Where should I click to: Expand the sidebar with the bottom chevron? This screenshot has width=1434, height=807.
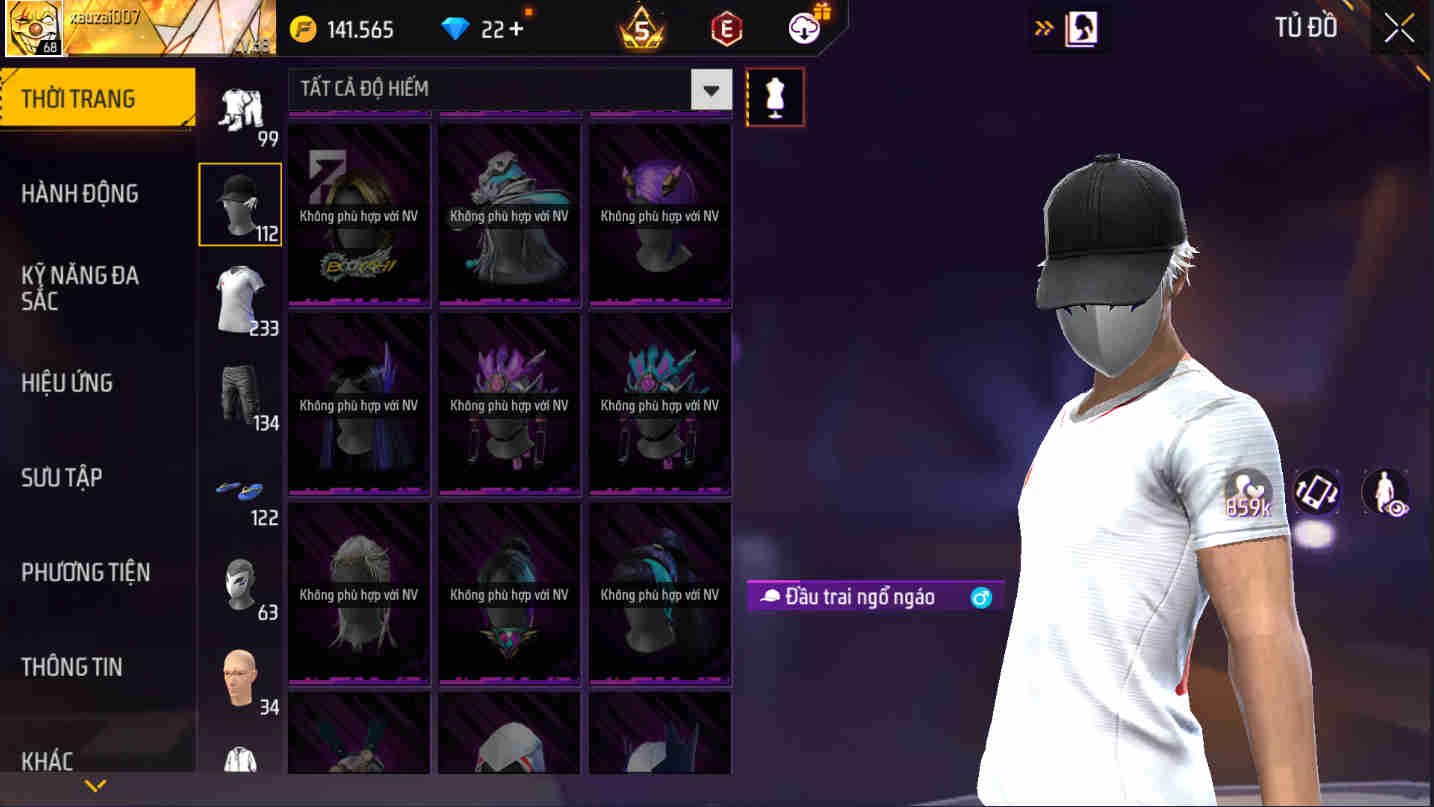click(x=97, y=784)
